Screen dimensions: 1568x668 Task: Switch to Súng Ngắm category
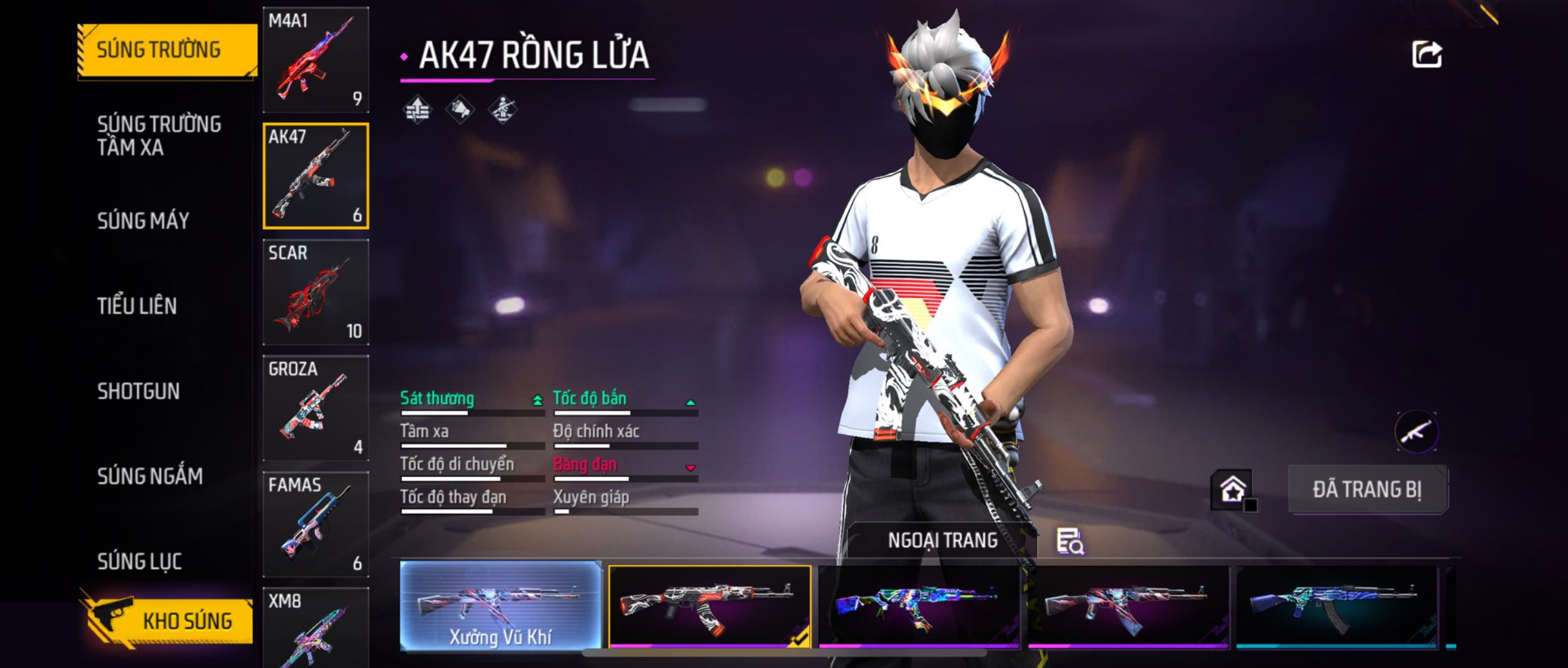click(149, 476)
